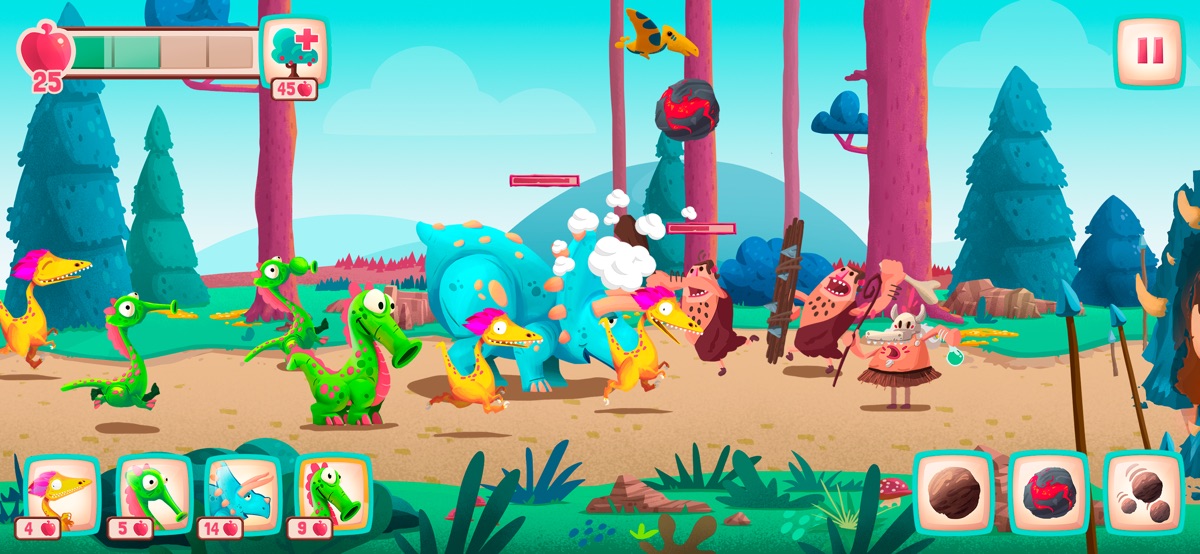1200x554 pixels.
Task: Use the lava meteor rock ability
Action: coord(1048,490)
